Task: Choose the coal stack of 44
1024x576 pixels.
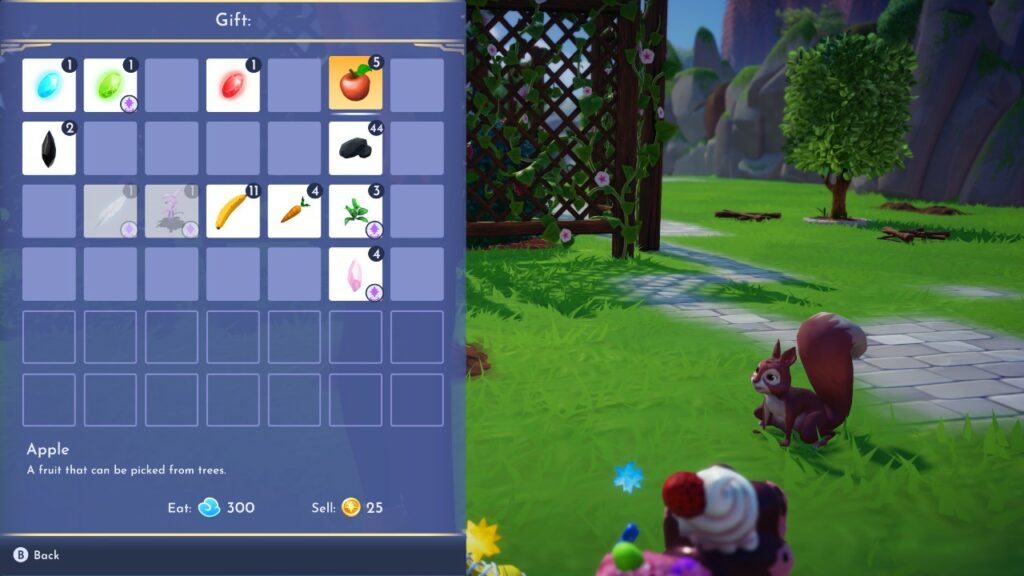Action: pos(356,148)
